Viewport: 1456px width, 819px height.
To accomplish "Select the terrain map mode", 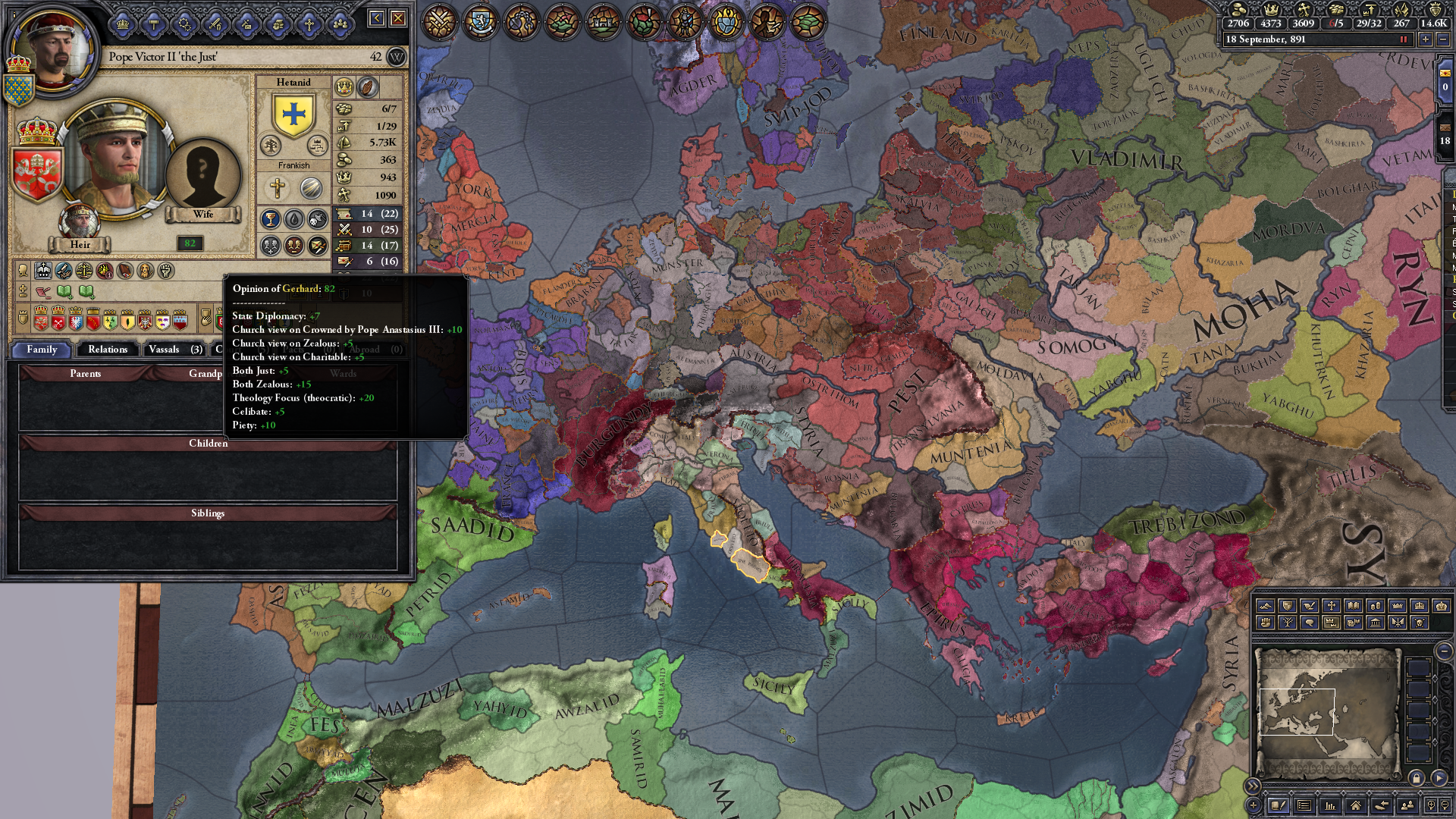I will pos(1265,605).
